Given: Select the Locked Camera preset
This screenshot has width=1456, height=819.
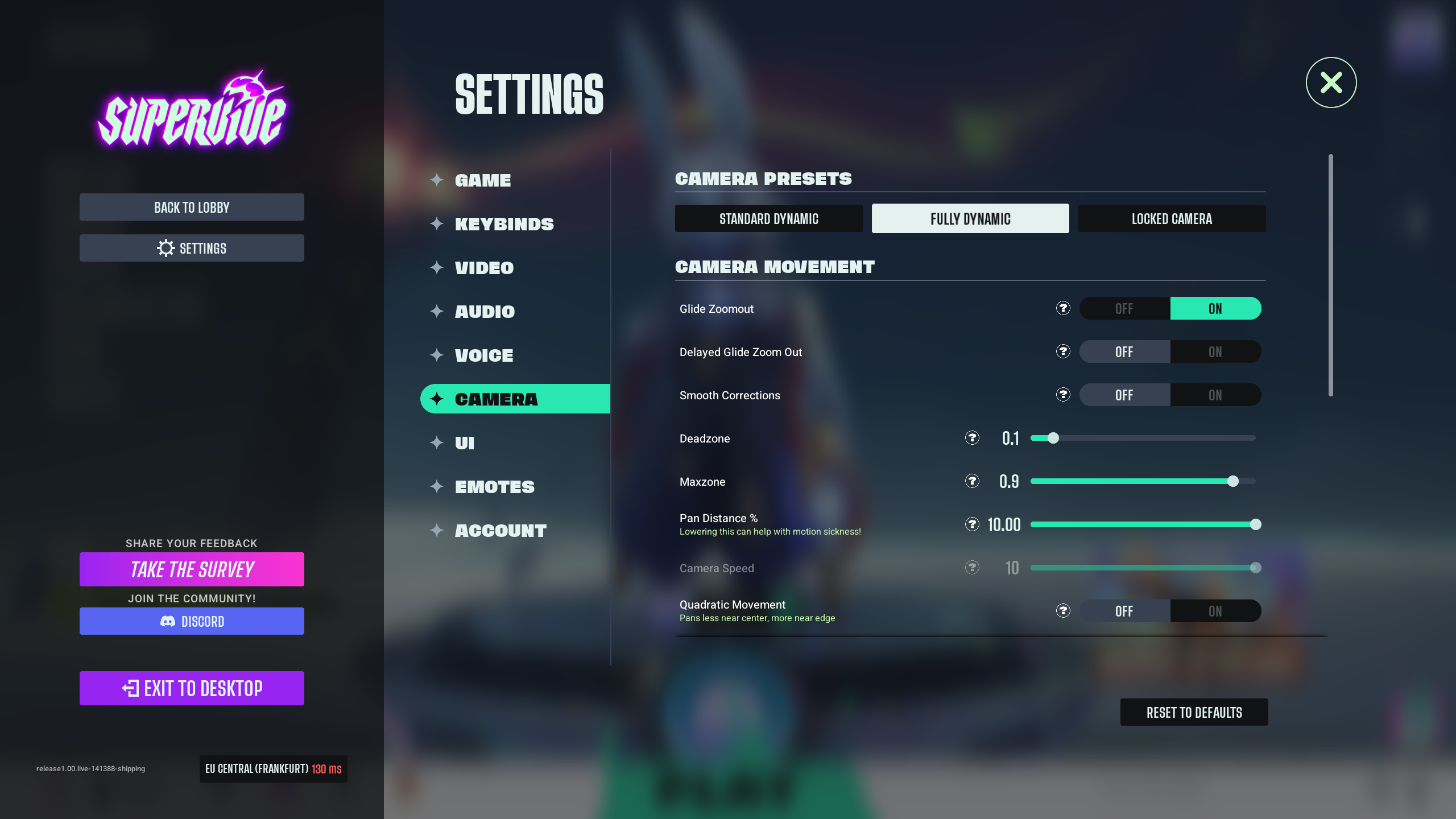Looking at the screenshot, I should (1172, 219).
